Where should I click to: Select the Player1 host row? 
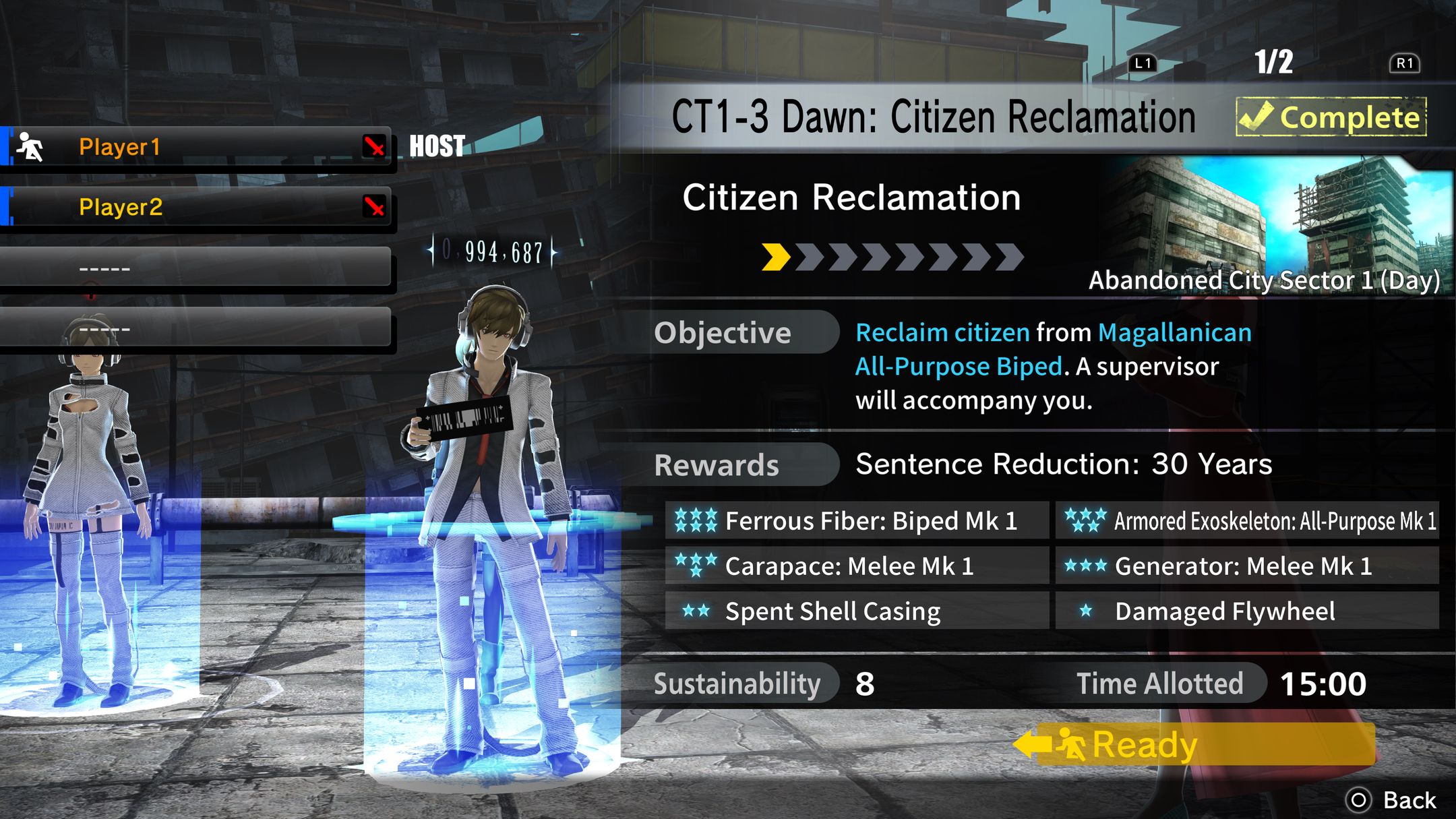tap(195, 146)
